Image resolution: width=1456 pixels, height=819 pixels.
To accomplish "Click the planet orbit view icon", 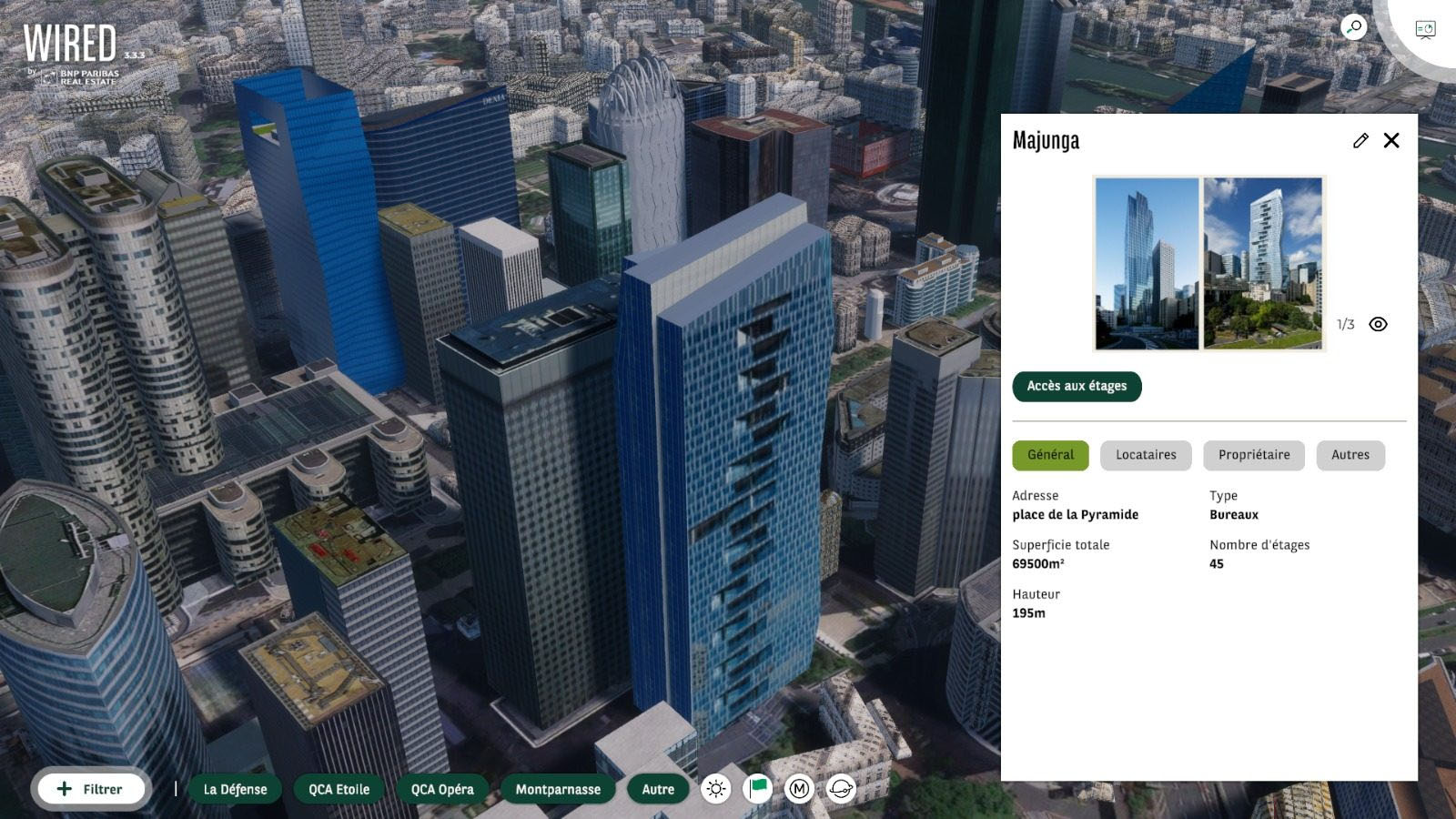I will (841, 789).
